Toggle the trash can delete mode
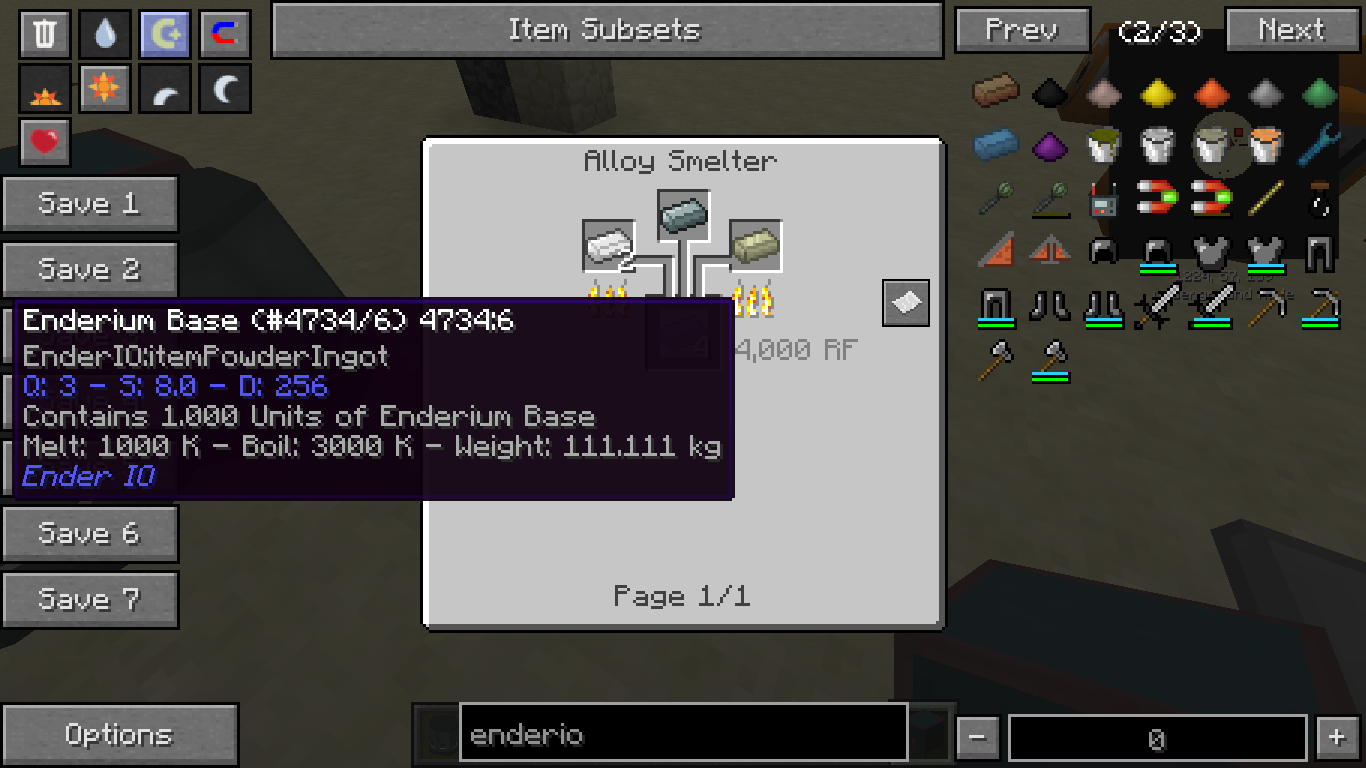The width and height of the screenshot is (1366, 768). pyautogui.click(x=45, y=35)
